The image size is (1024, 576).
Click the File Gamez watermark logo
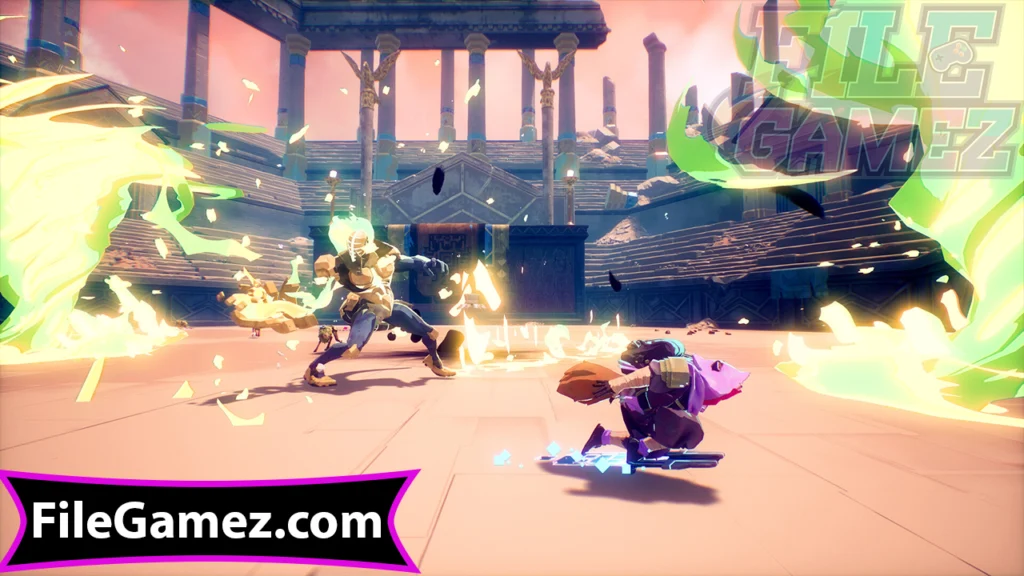point(880,93)
